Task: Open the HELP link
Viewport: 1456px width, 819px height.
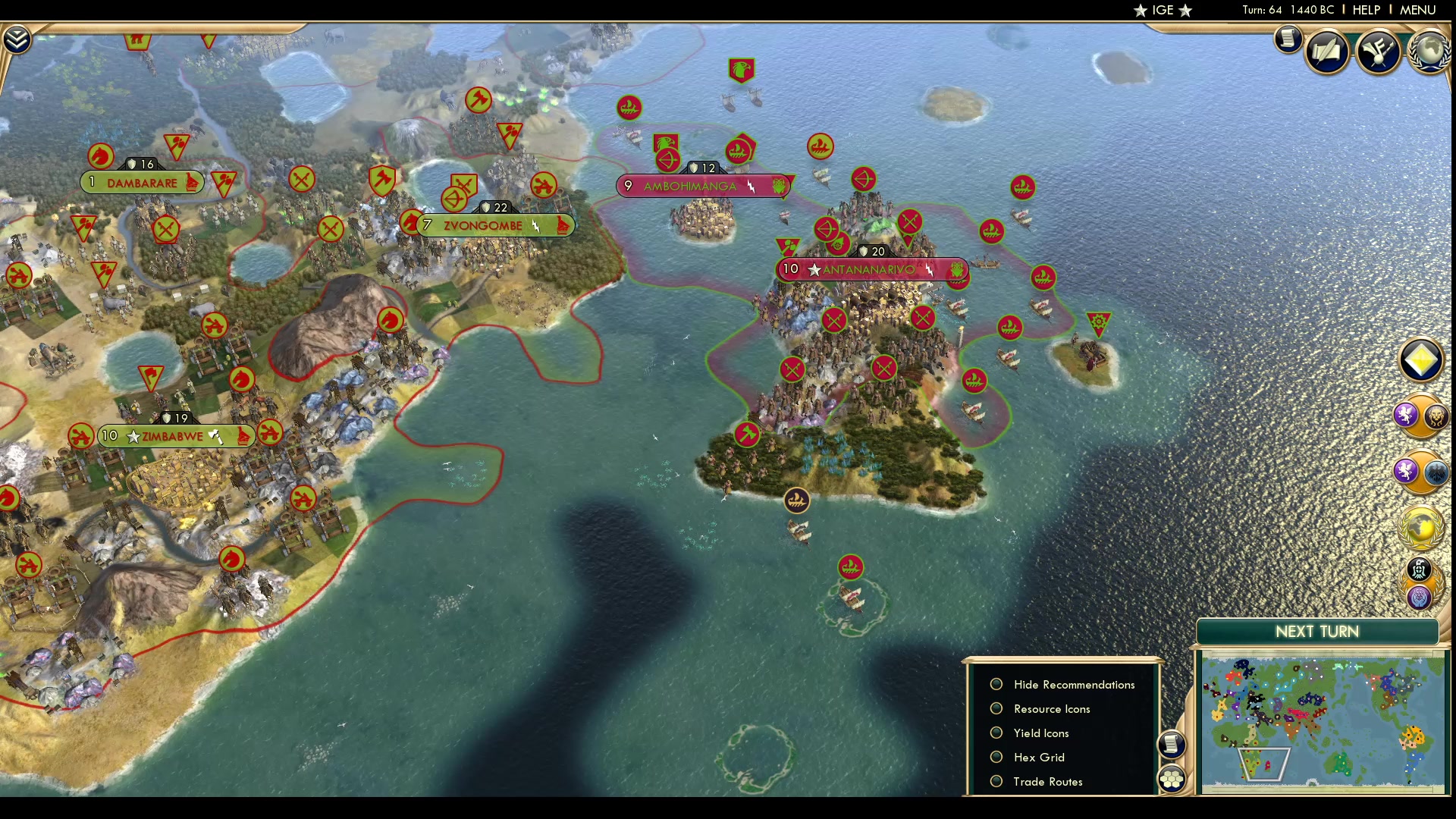Action: pos(1366,10)
